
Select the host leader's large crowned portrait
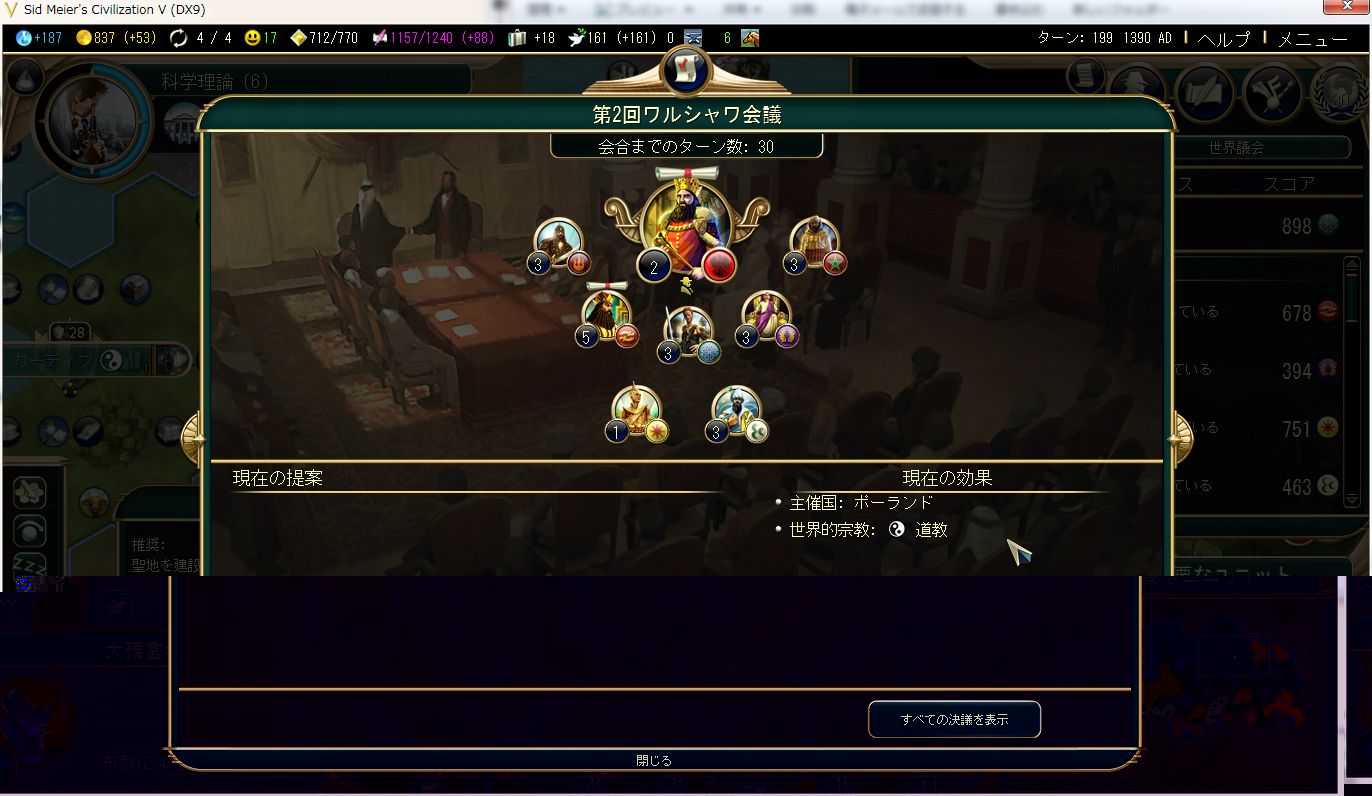pyautogui.click(x=686, y=225)
